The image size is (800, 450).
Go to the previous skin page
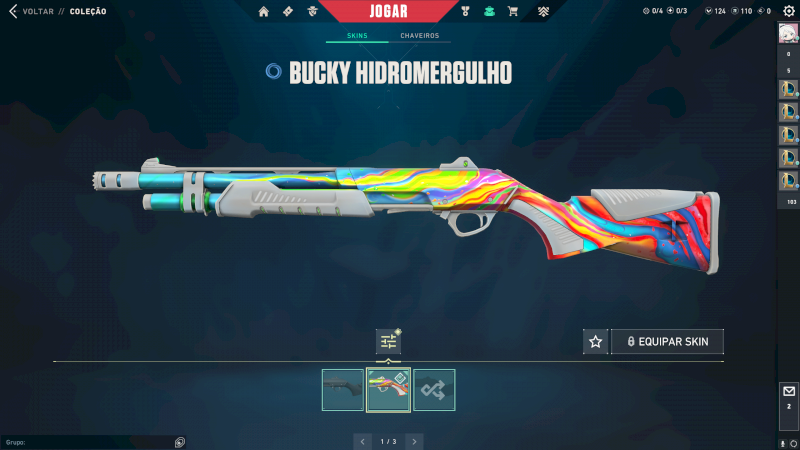(362, 441)
